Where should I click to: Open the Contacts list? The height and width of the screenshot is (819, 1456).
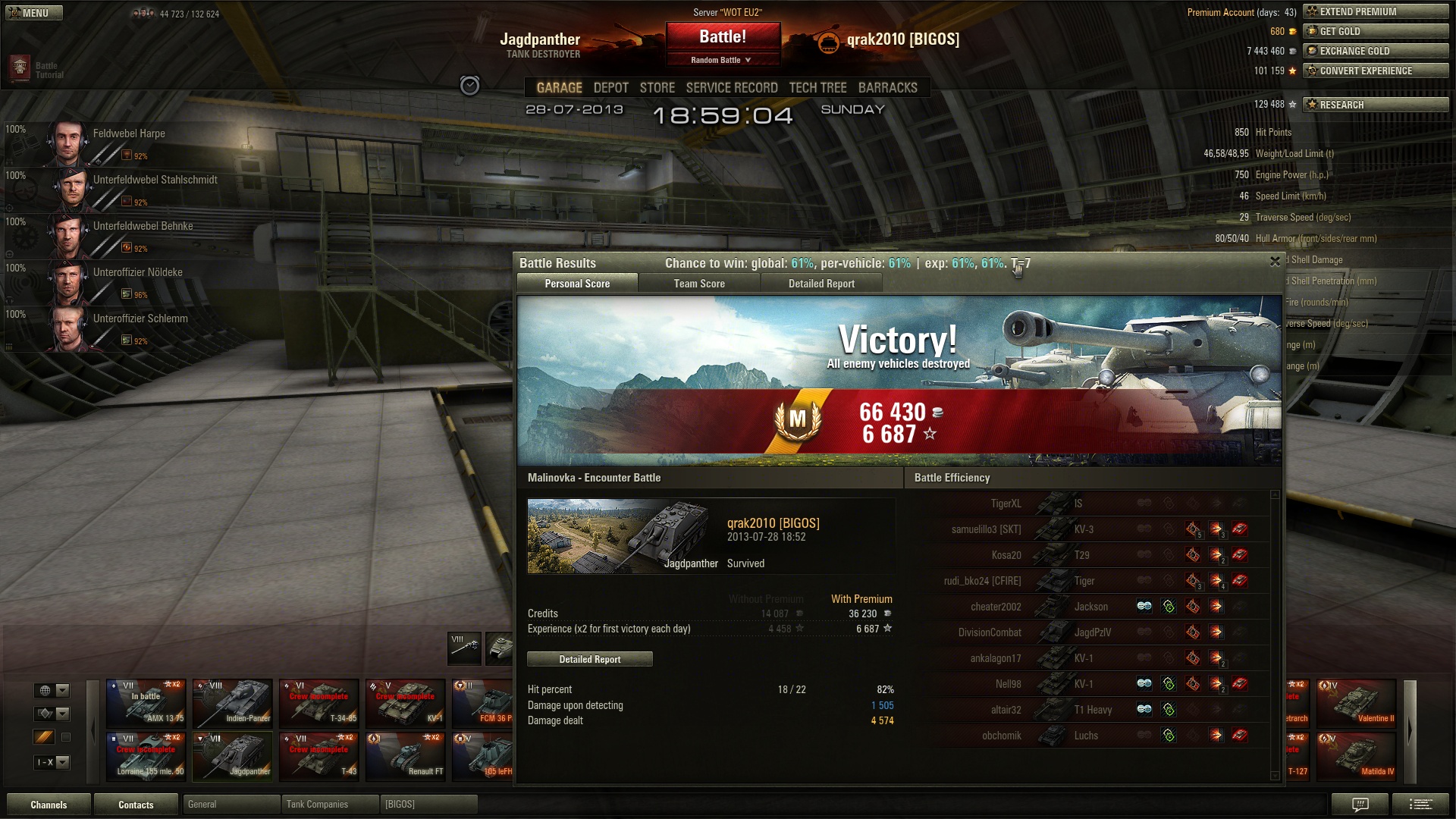(136, 805)
